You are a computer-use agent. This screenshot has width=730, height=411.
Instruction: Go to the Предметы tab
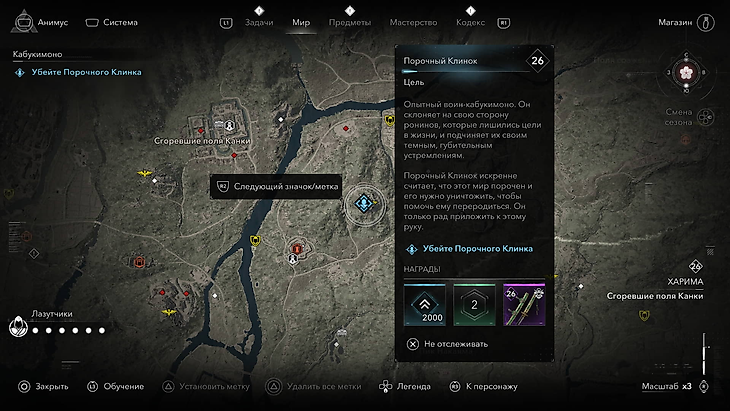[x=349, y=21]
